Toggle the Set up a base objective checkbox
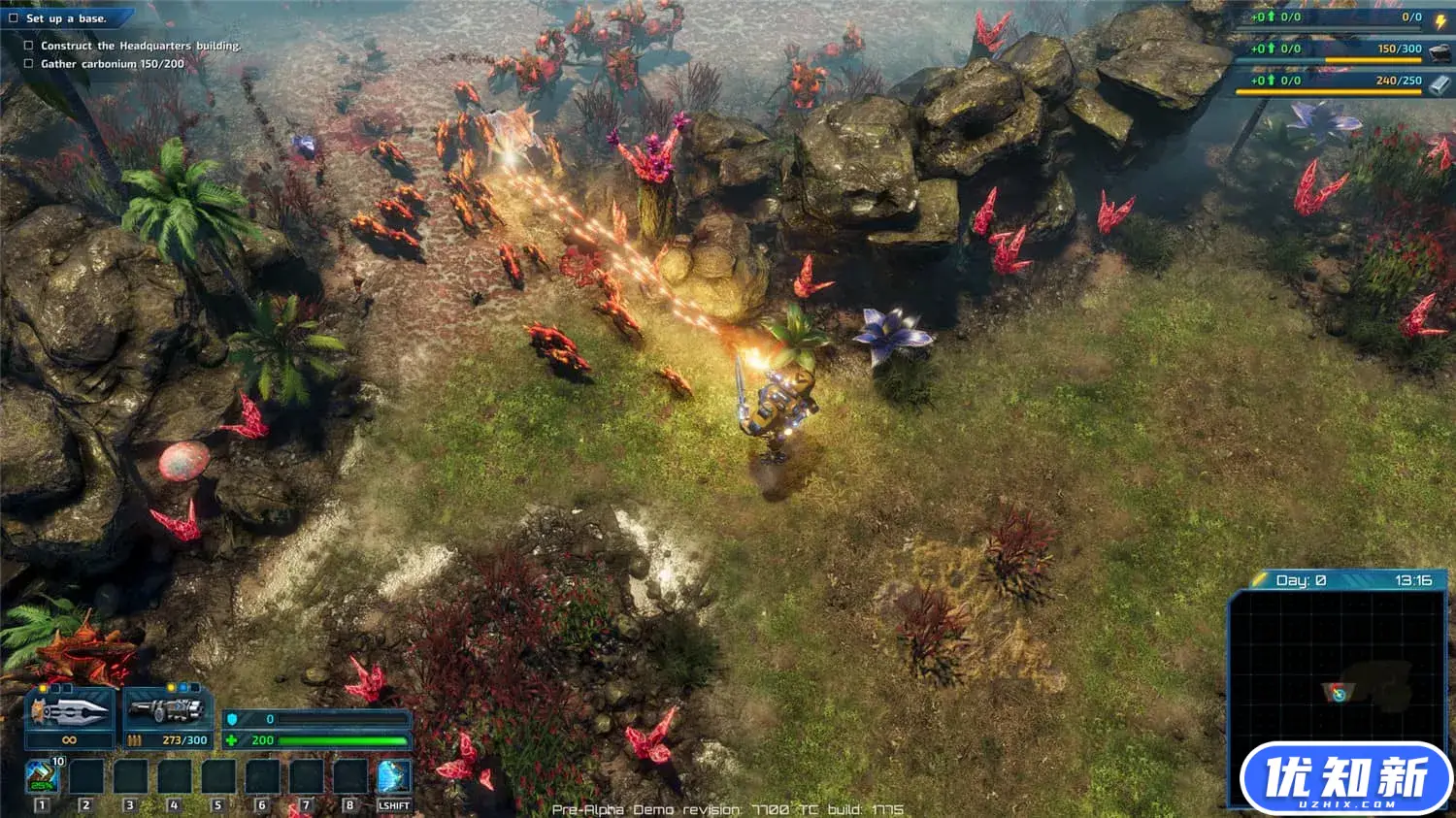1456x818 pixels. point(14,17)
